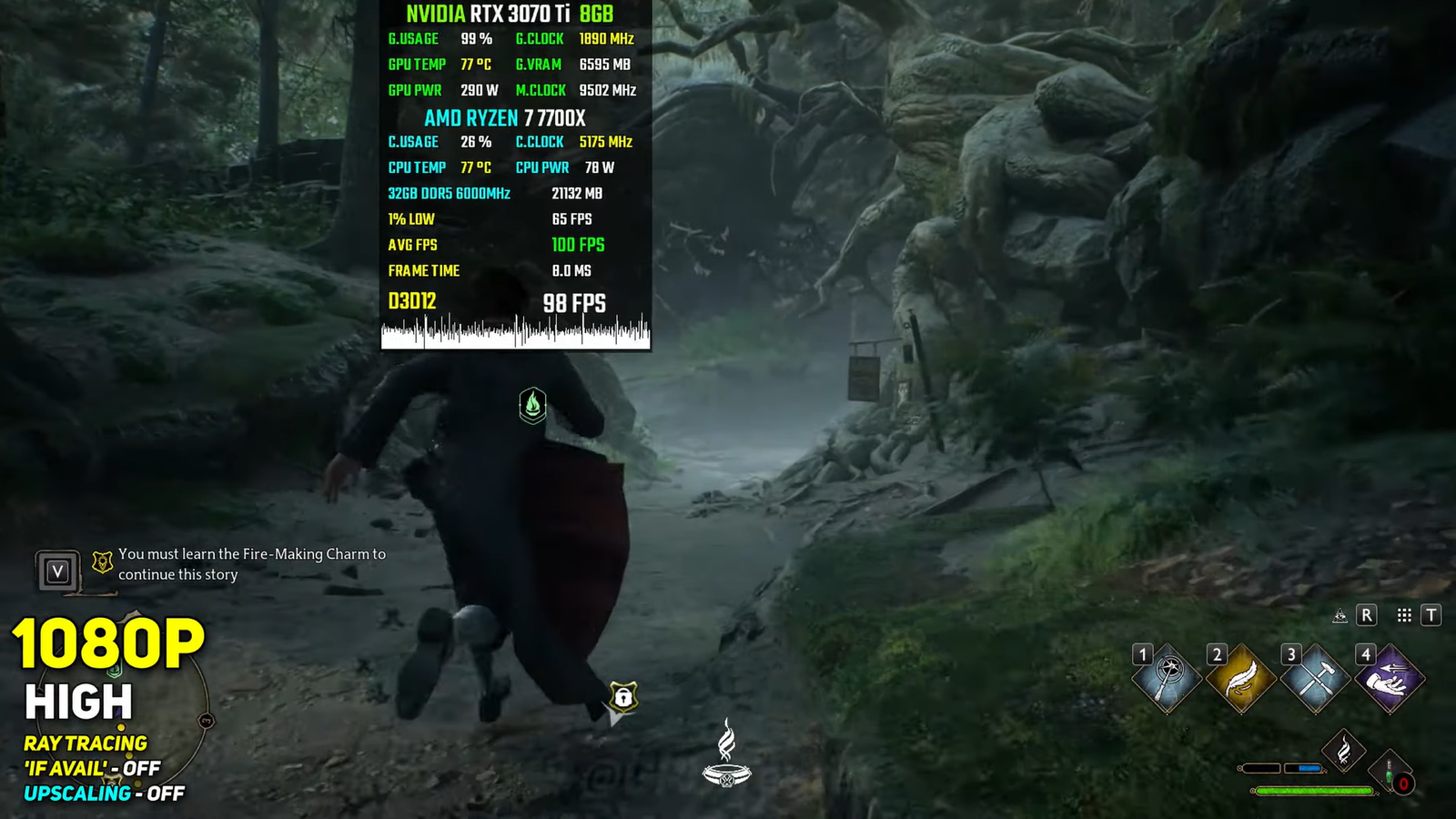Select the yellow padlock shield marker
This screenshot has width=1456, height=819.
(623, 698)
